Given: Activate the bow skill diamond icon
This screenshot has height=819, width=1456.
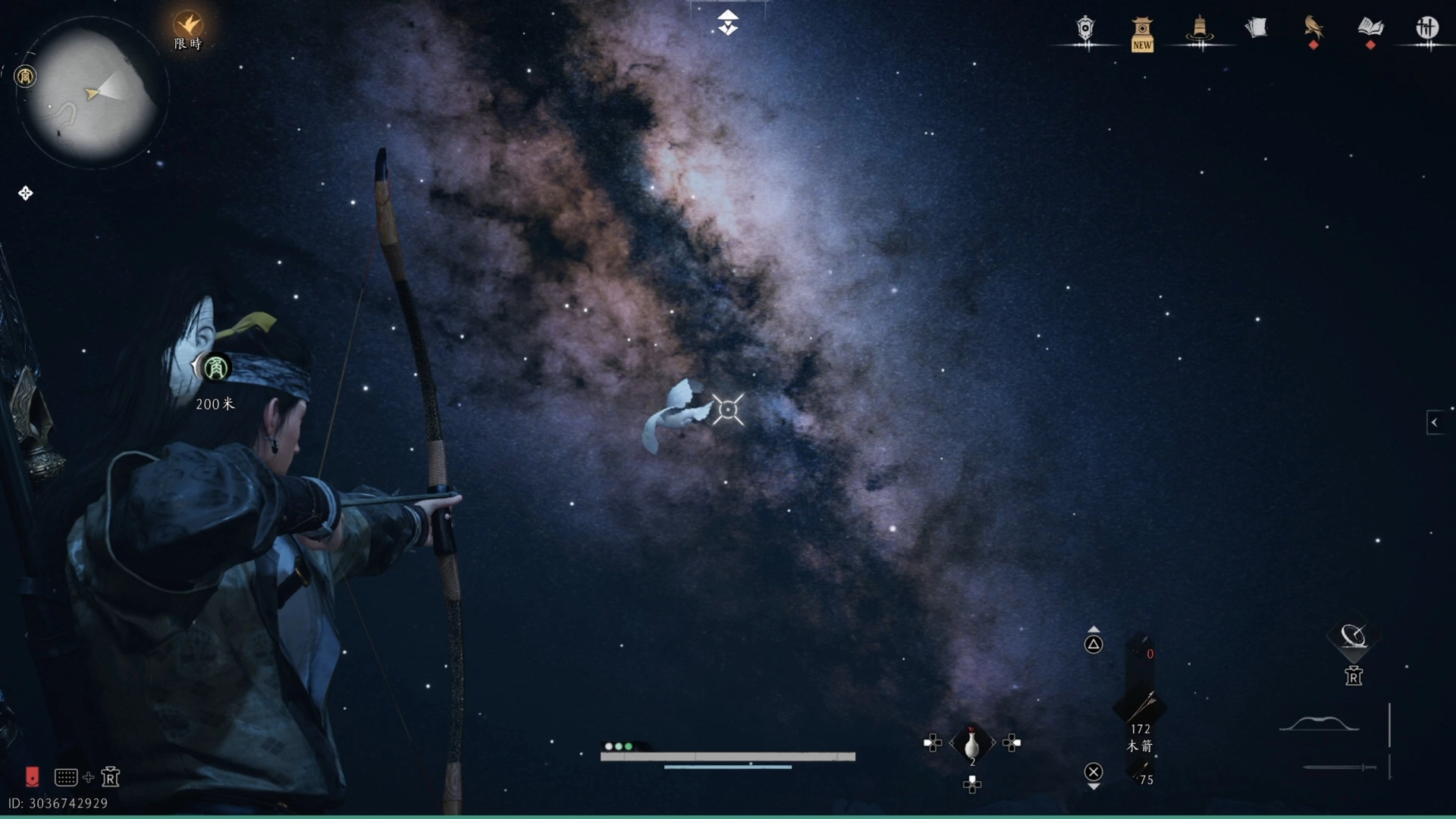Looking at the screenshot, I should click(1353, 635).
